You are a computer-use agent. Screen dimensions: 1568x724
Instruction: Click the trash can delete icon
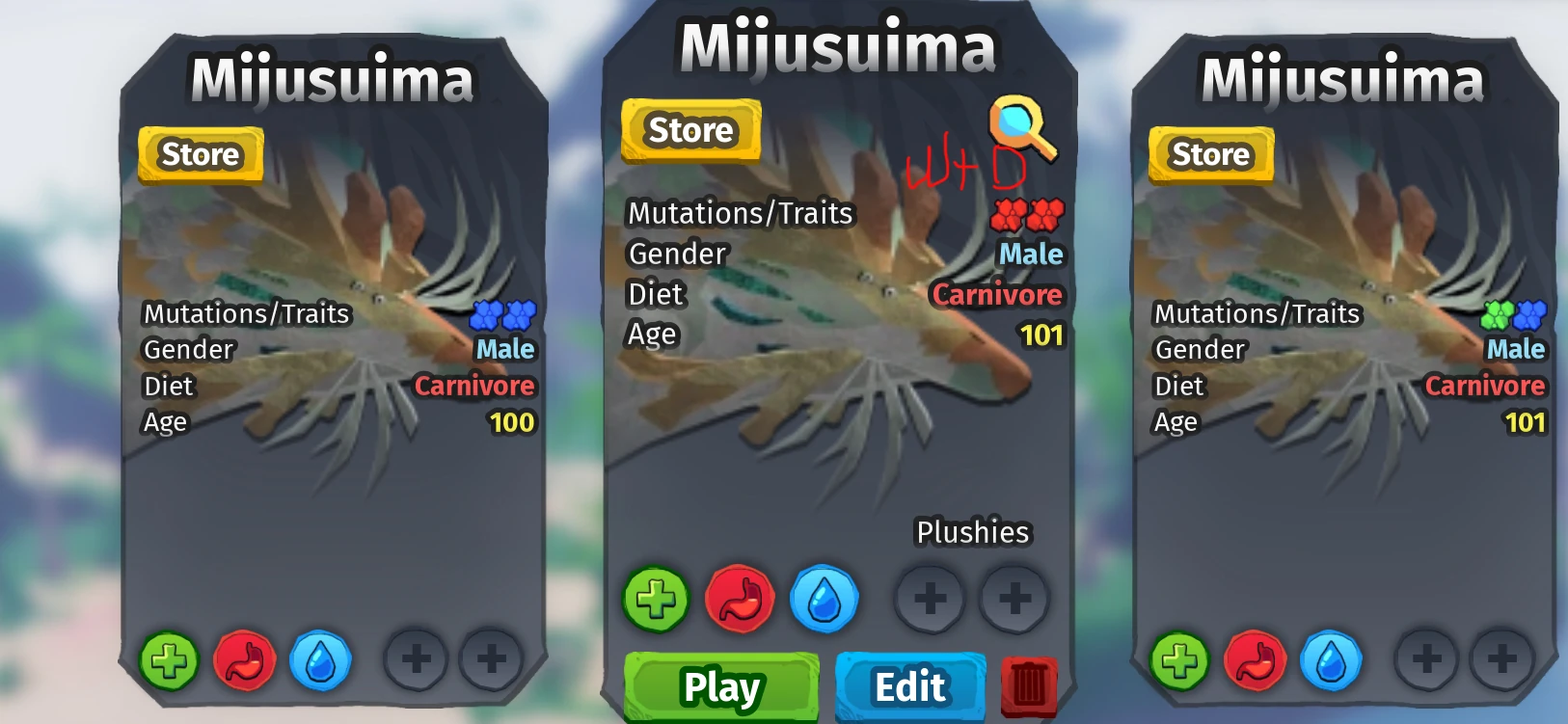pyautogui.click(x=1031, y=686)
